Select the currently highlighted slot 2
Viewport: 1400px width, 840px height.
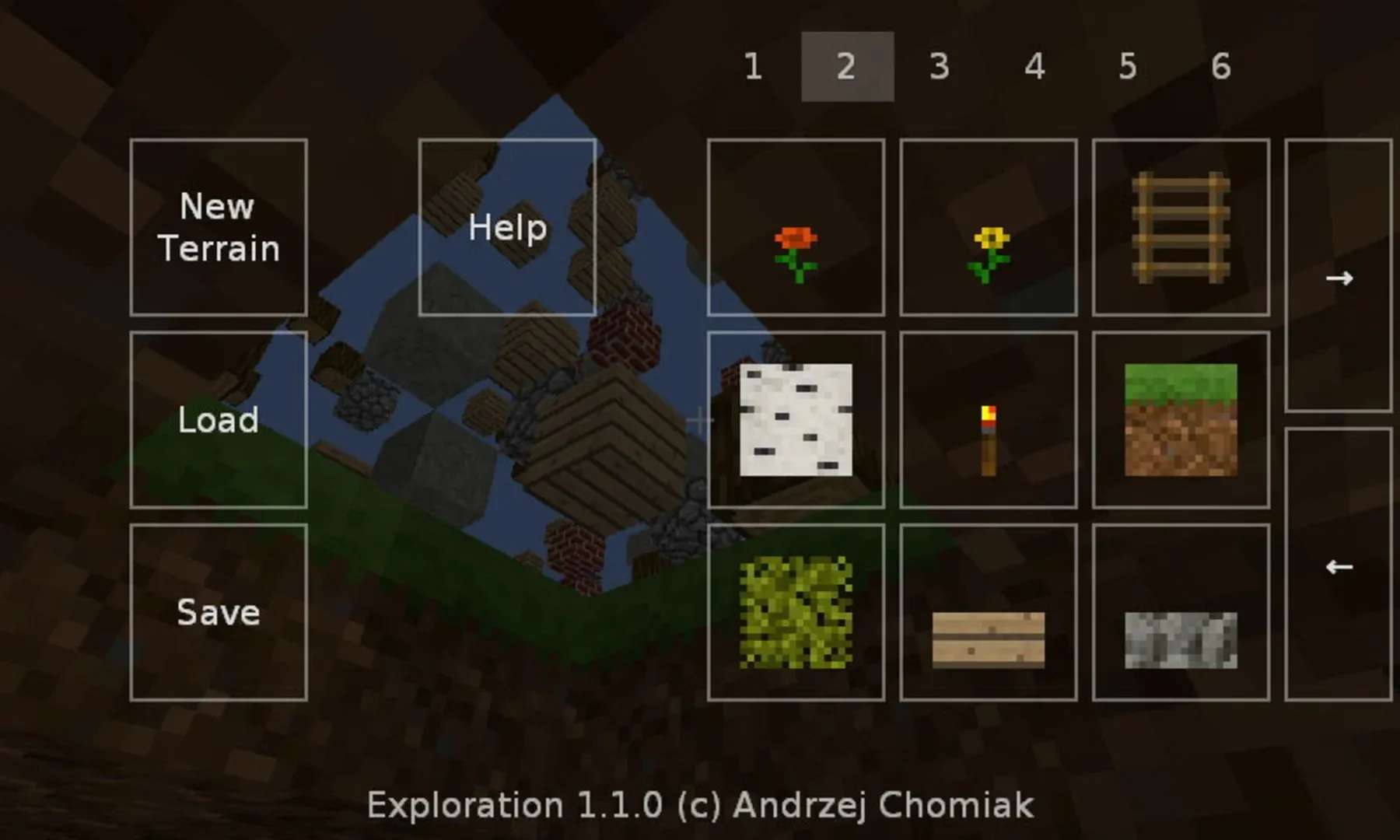click(847, 67)
